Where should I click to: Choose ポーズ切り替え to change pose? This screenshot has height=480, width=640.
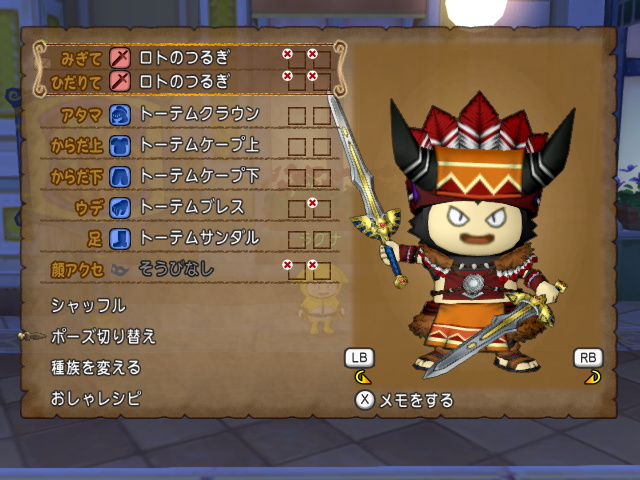coord(103,336)
